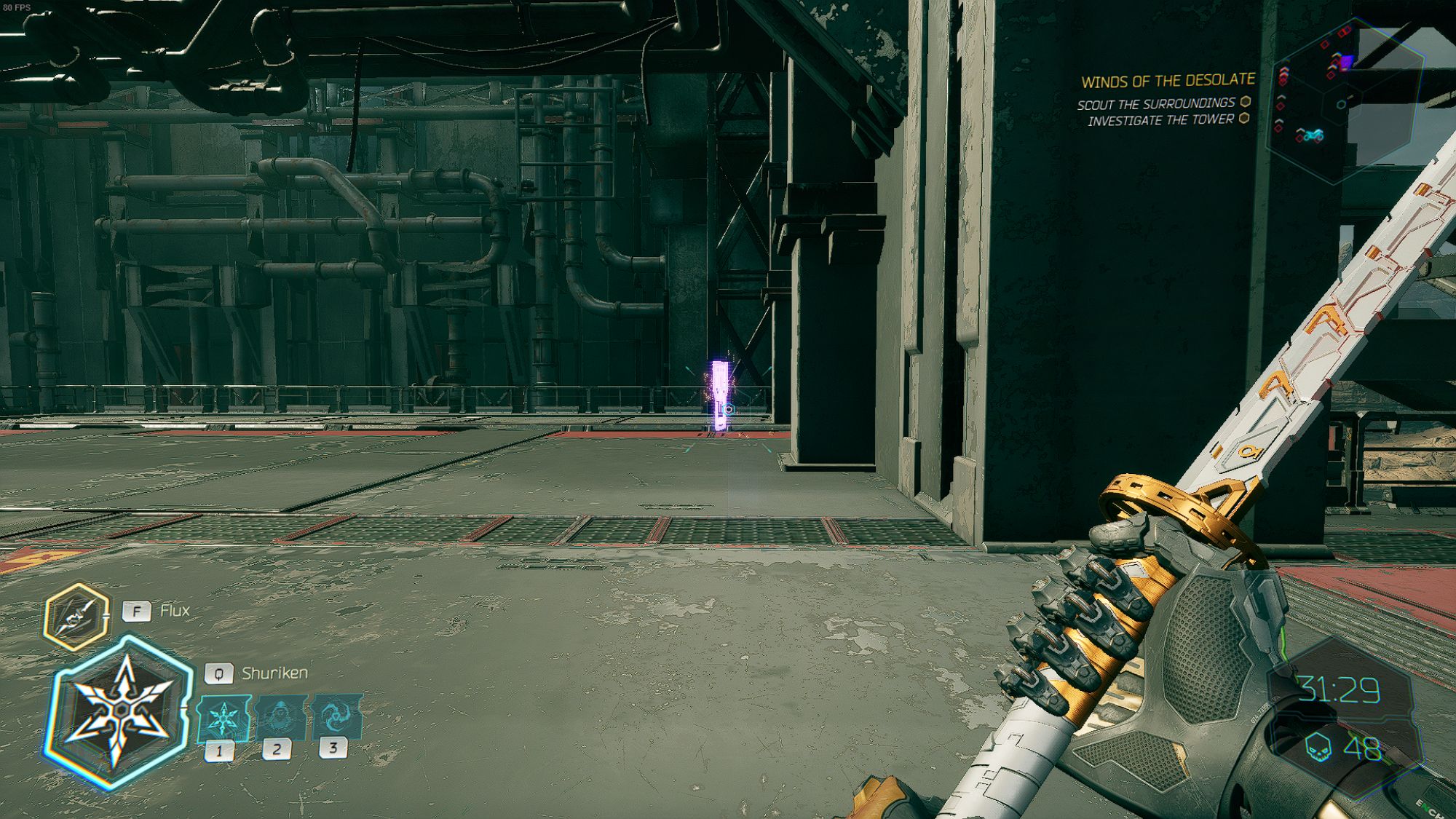This screenshot has height=819, width=1456.
Task: Choose the hooded figure skill in slot 2
Action: click(x=280, y=718)
